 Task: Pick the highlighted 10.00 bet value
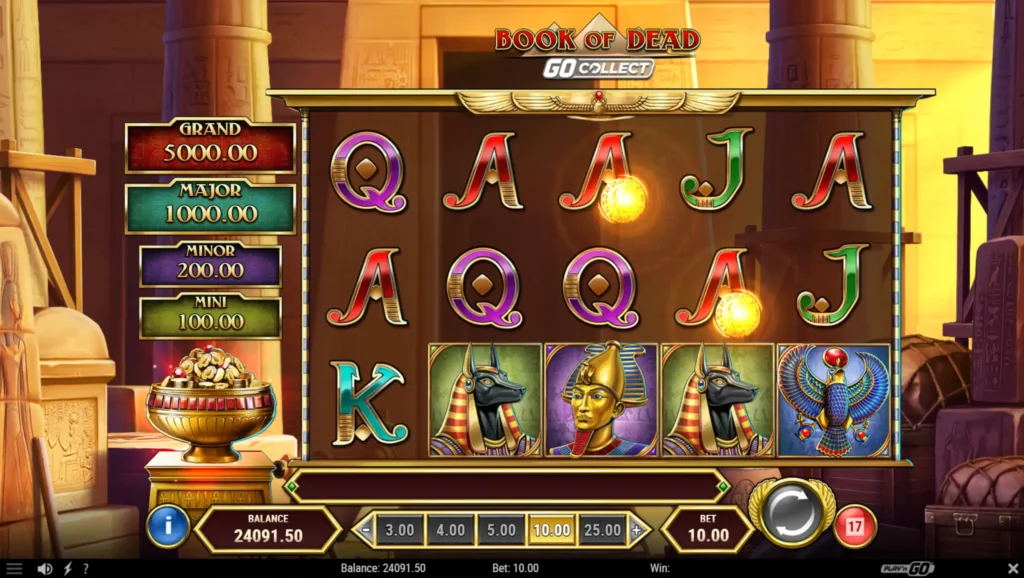coord(552,529)
